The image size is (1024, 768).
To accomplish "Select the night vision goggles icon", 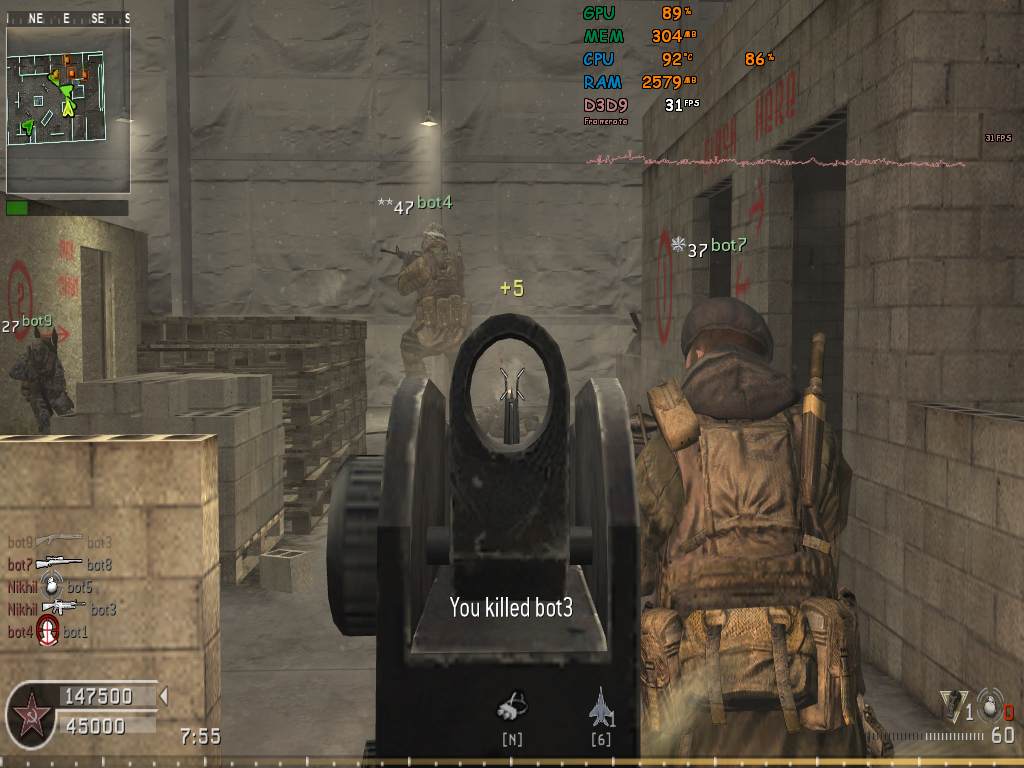I will [512, 706].
